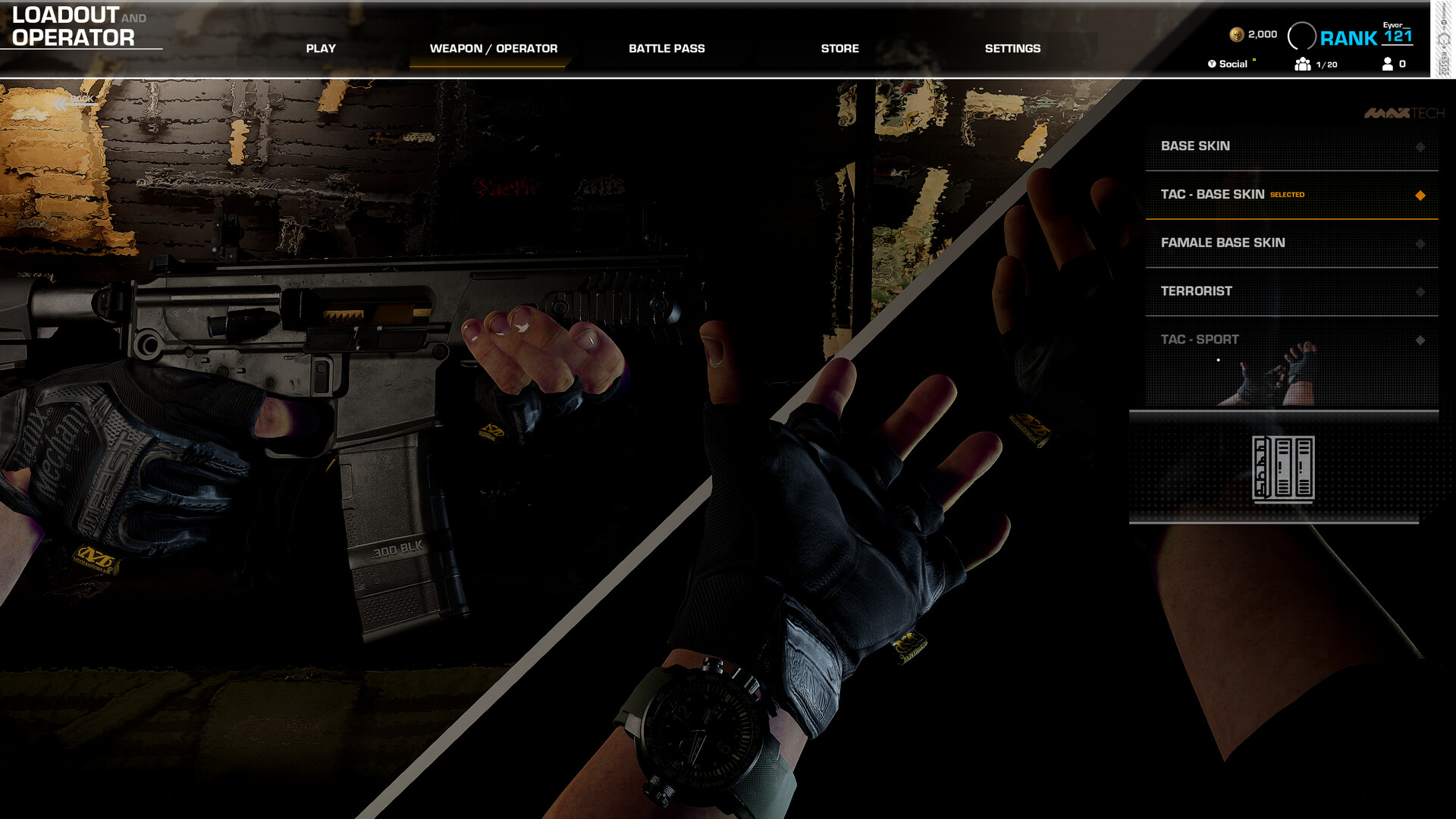The width and height of the screenshot is (1456, 819).
Task: Click the Y Social controller icon
Action: tap(1213, 64)
